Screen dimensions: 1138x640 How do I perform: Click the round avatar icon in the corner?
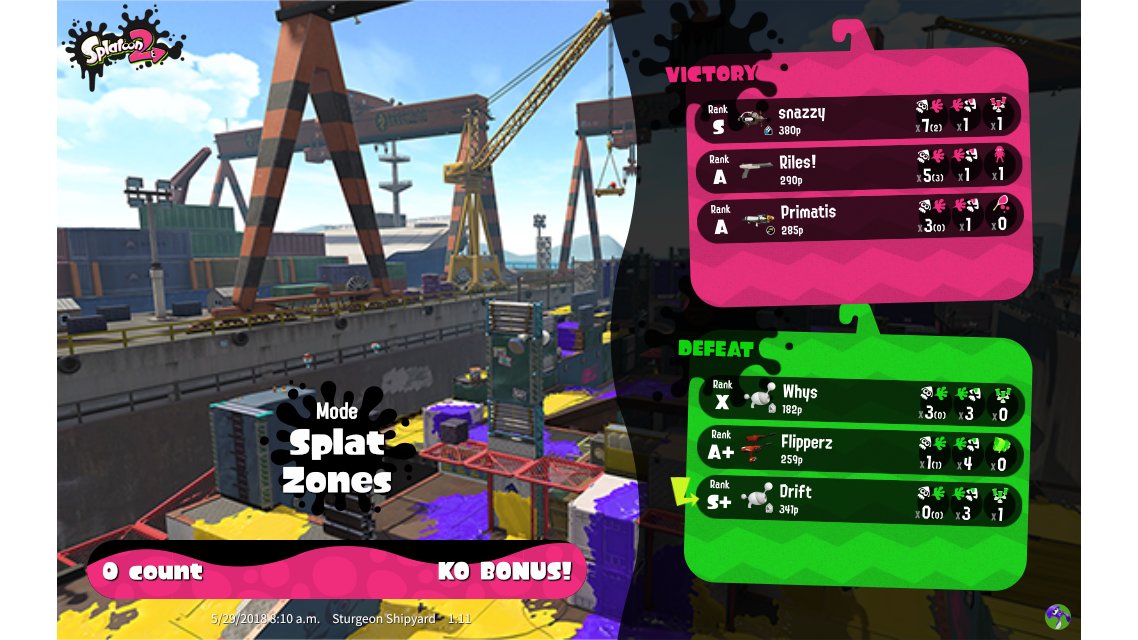[x=1057, y=616]
